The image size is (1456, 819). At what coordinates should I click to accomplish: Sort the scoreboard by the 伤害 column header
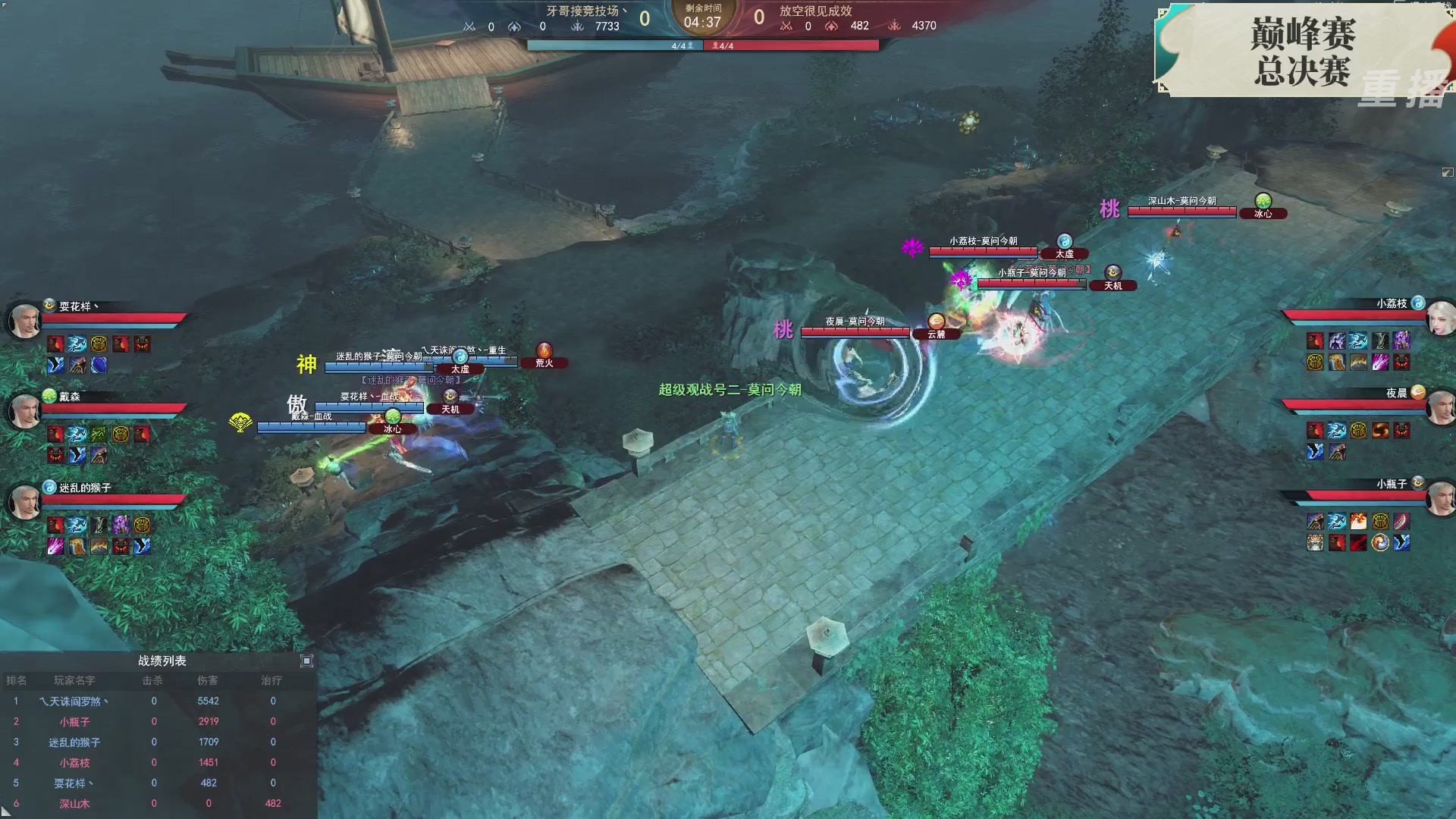209,680
